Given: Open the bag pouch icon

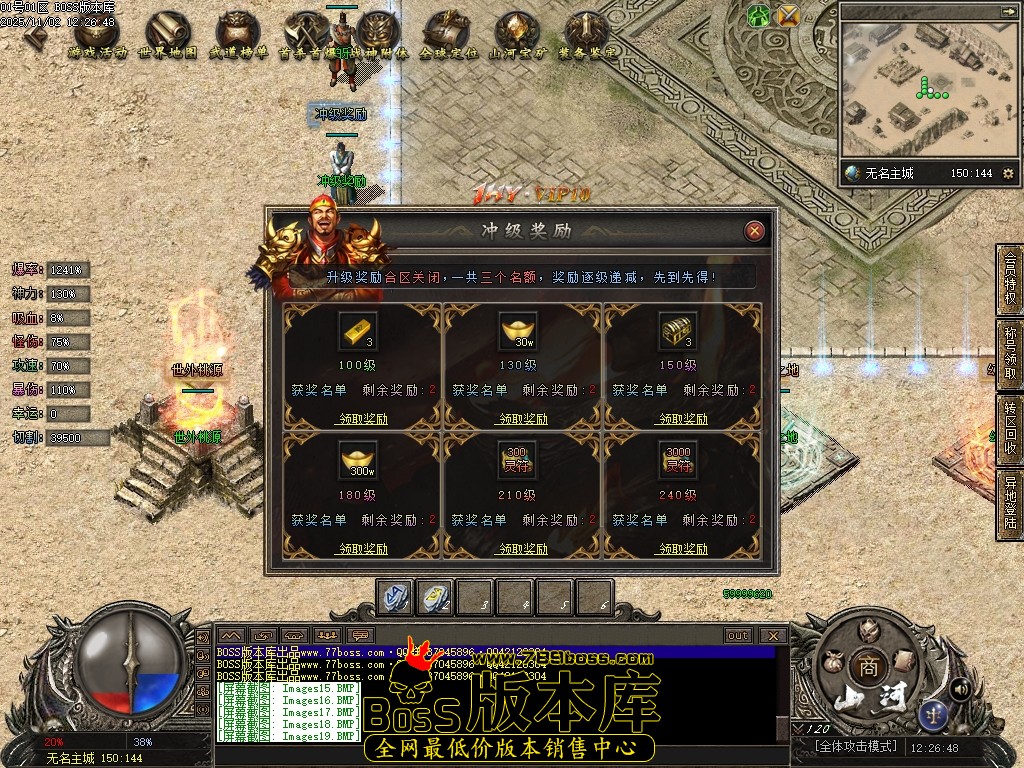Looking at the screenshot, I should (831, 661).
